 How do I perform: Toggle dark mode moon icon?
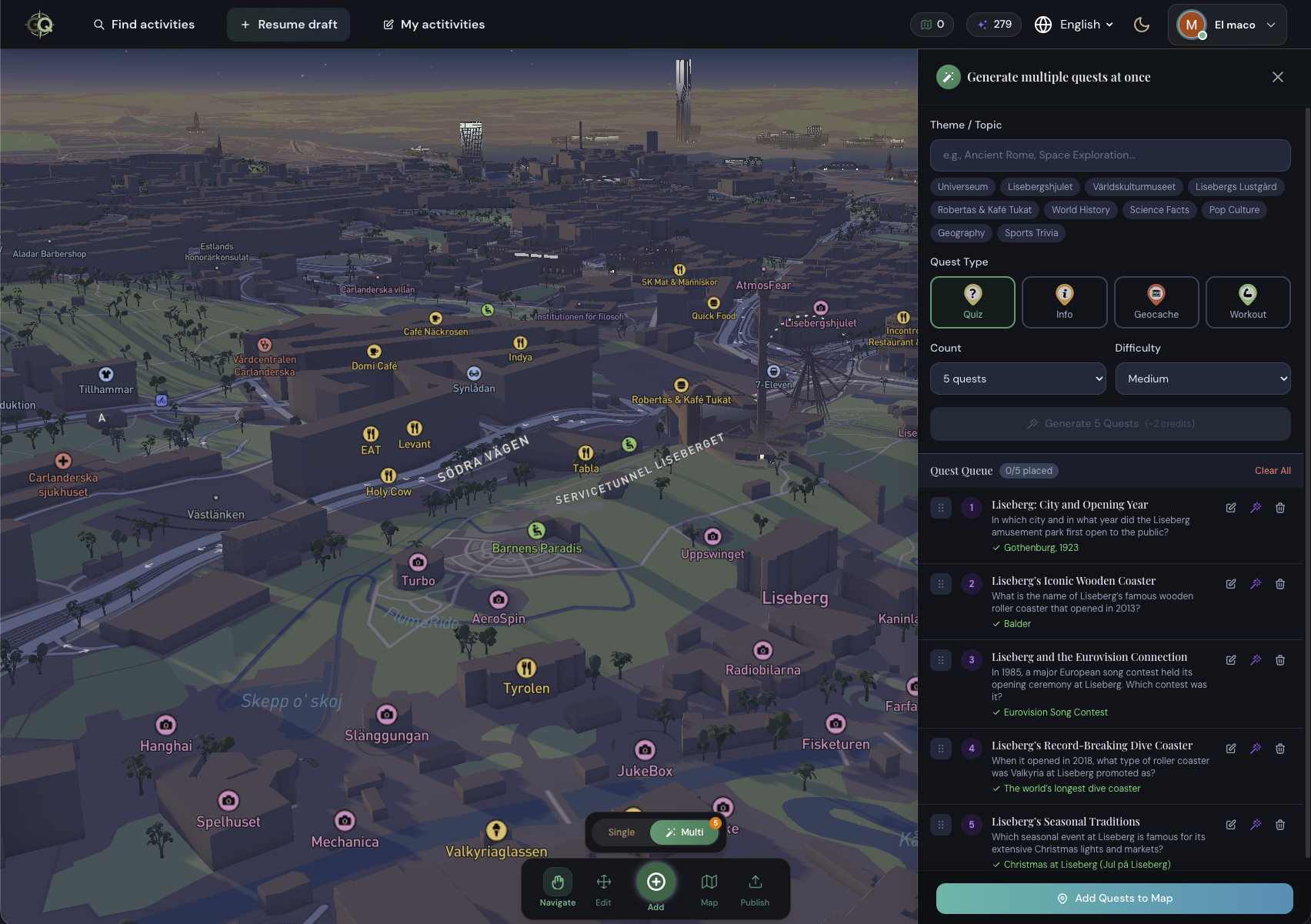pos(1142,25)
